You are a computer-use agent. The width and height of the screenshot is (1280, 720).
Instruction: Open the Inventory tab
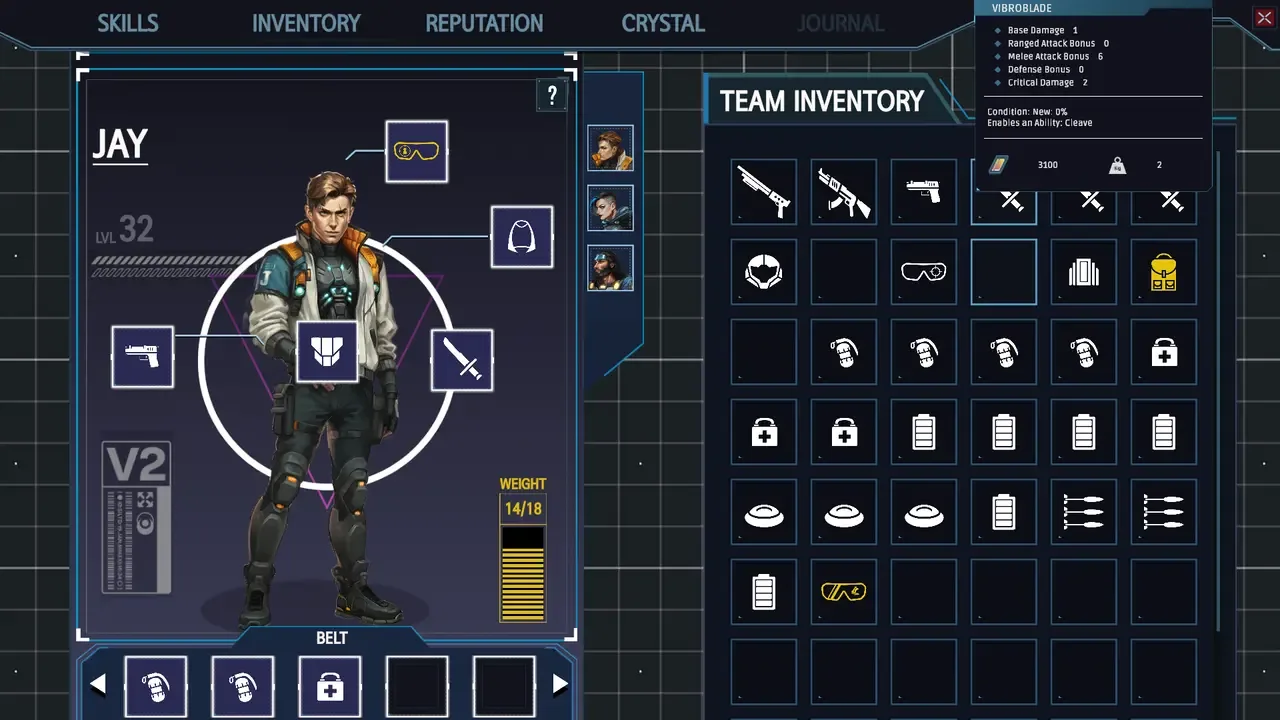pos(306,23)
